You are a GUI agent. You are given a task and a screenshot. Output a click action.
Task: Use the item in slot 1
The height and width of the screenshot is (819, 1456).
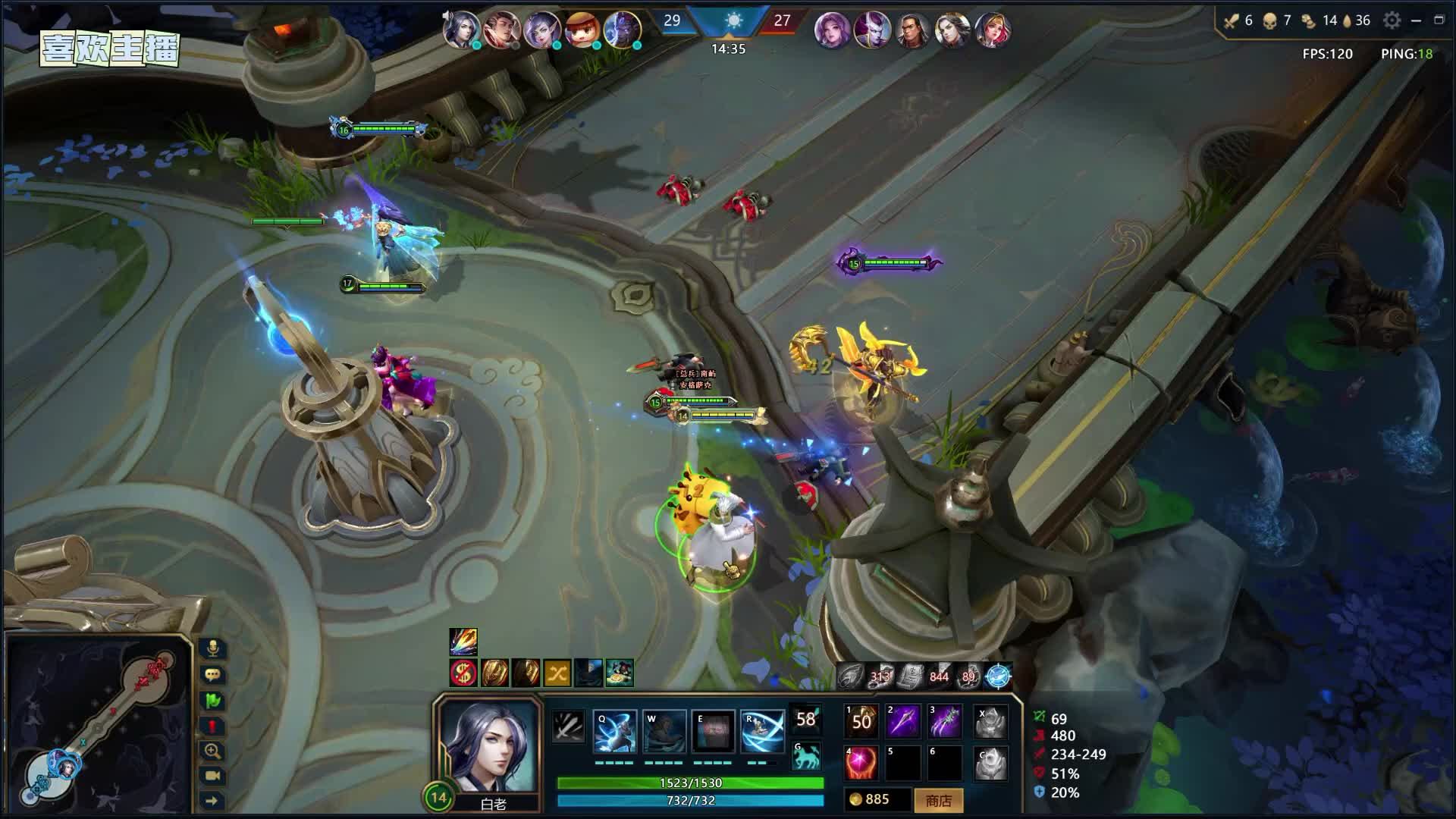point(862,720)
